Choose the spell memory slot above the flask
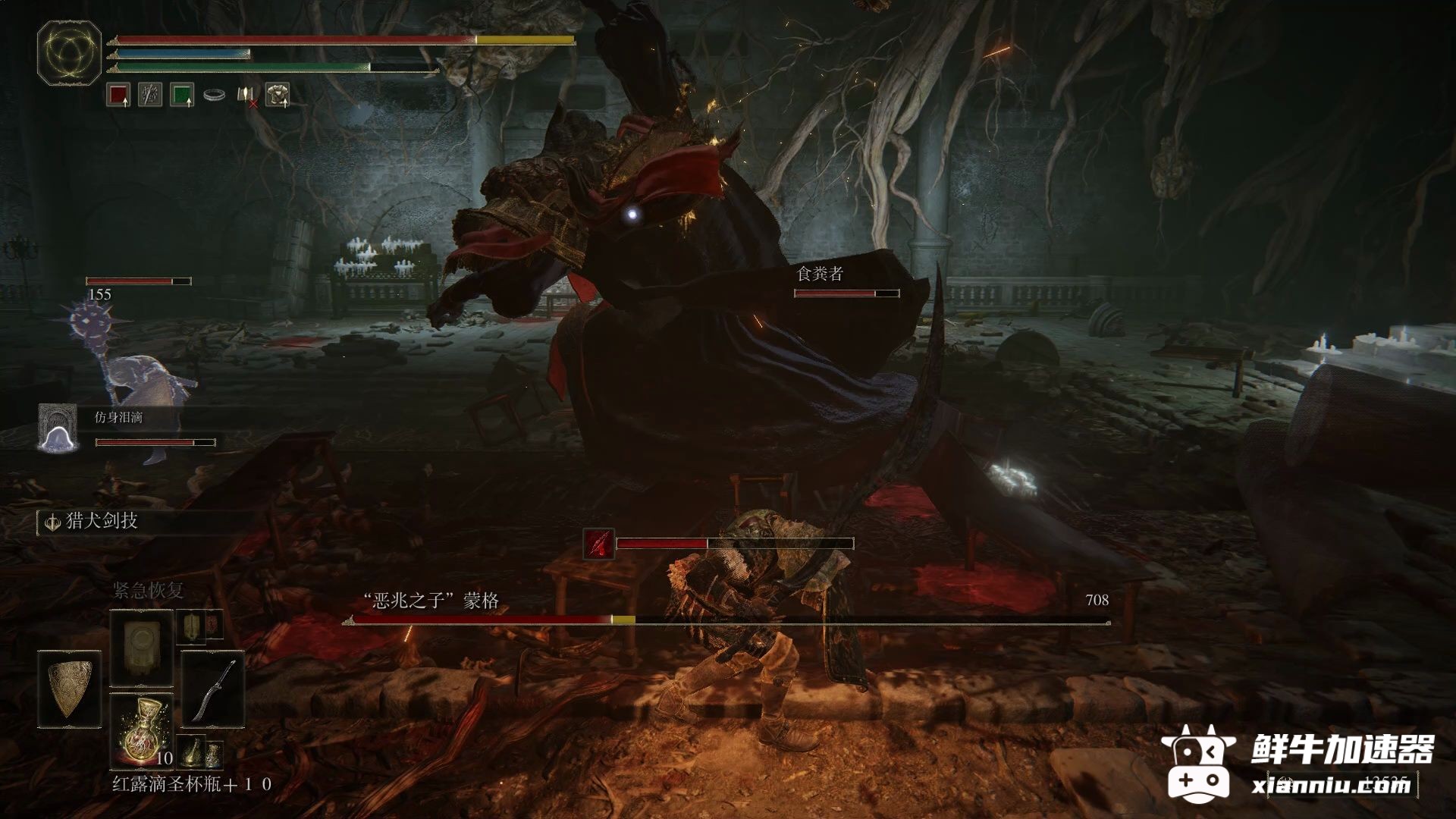The image size is (1456, 819). [x=142, y=648]
